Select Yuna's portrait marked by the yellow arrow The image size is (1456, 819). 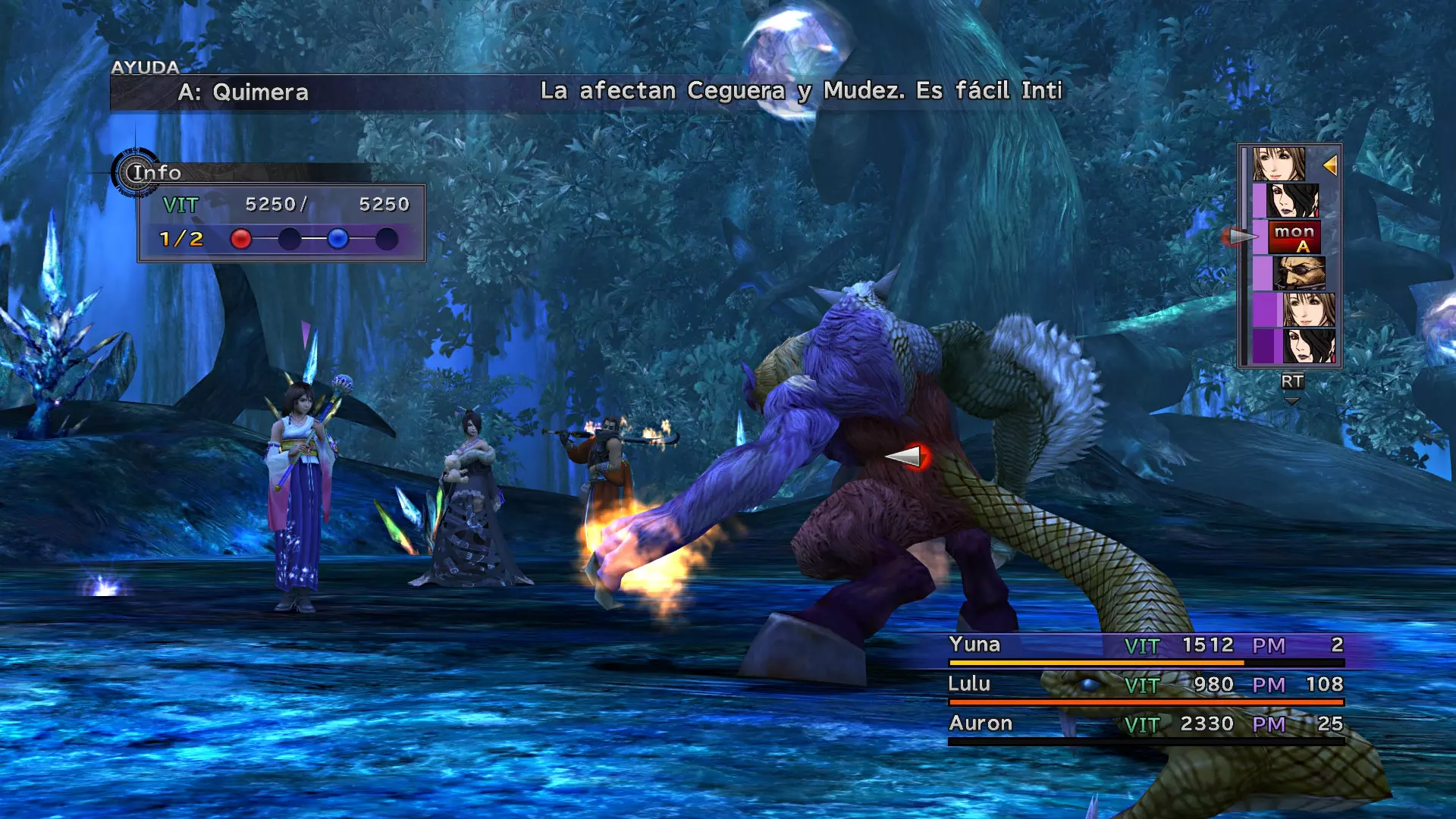pos(1279,165)
